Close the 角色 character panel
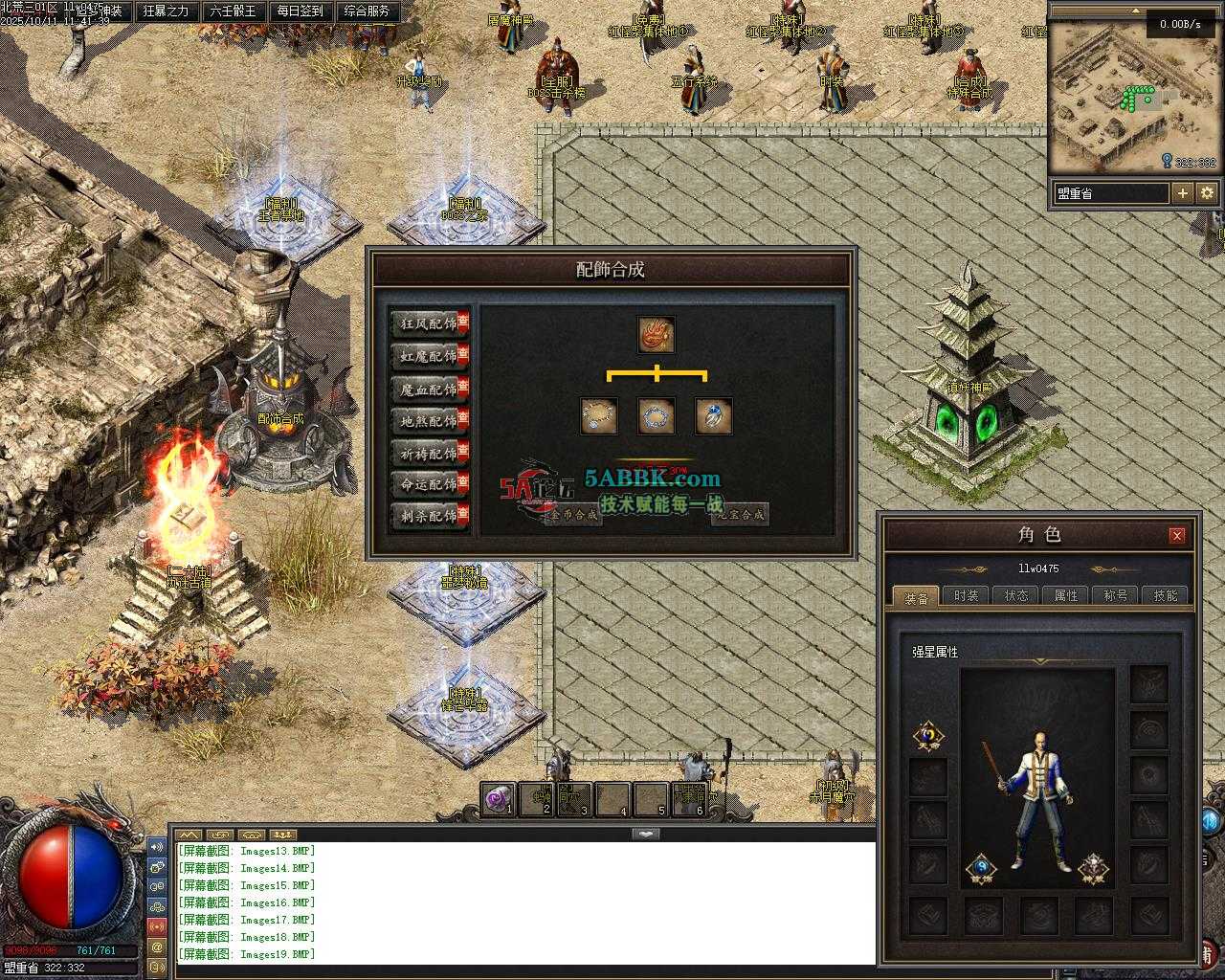The width and height of the screenshot is (1225, 980). 1177,535
